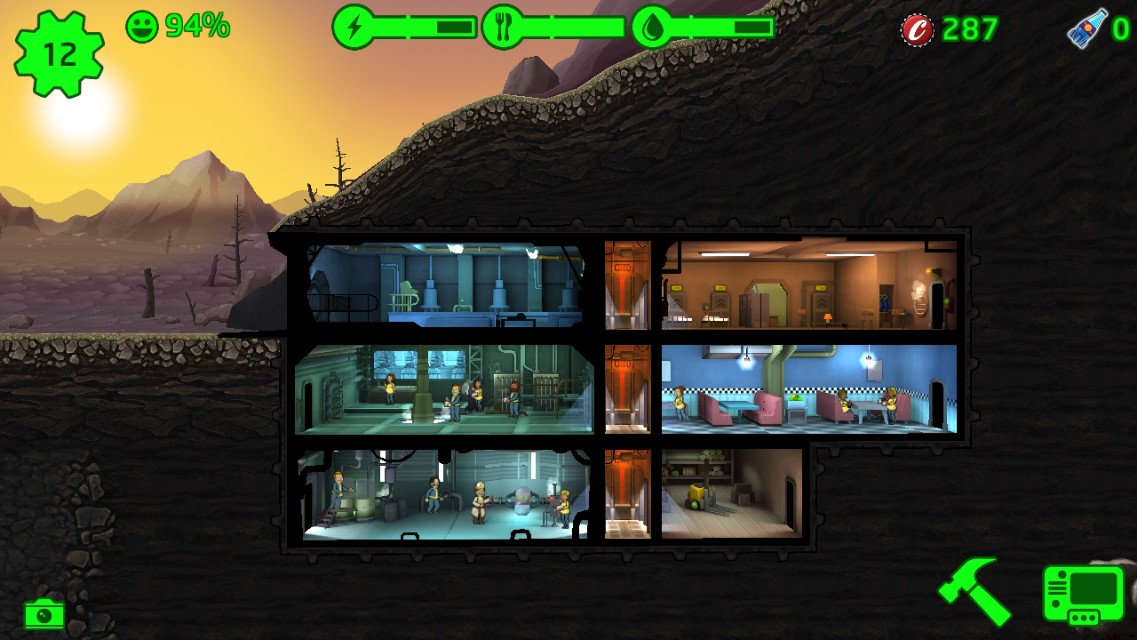Take a vault screenshot with the camera icon
This screenshot has height=640, width=1137.
point(44,613)
